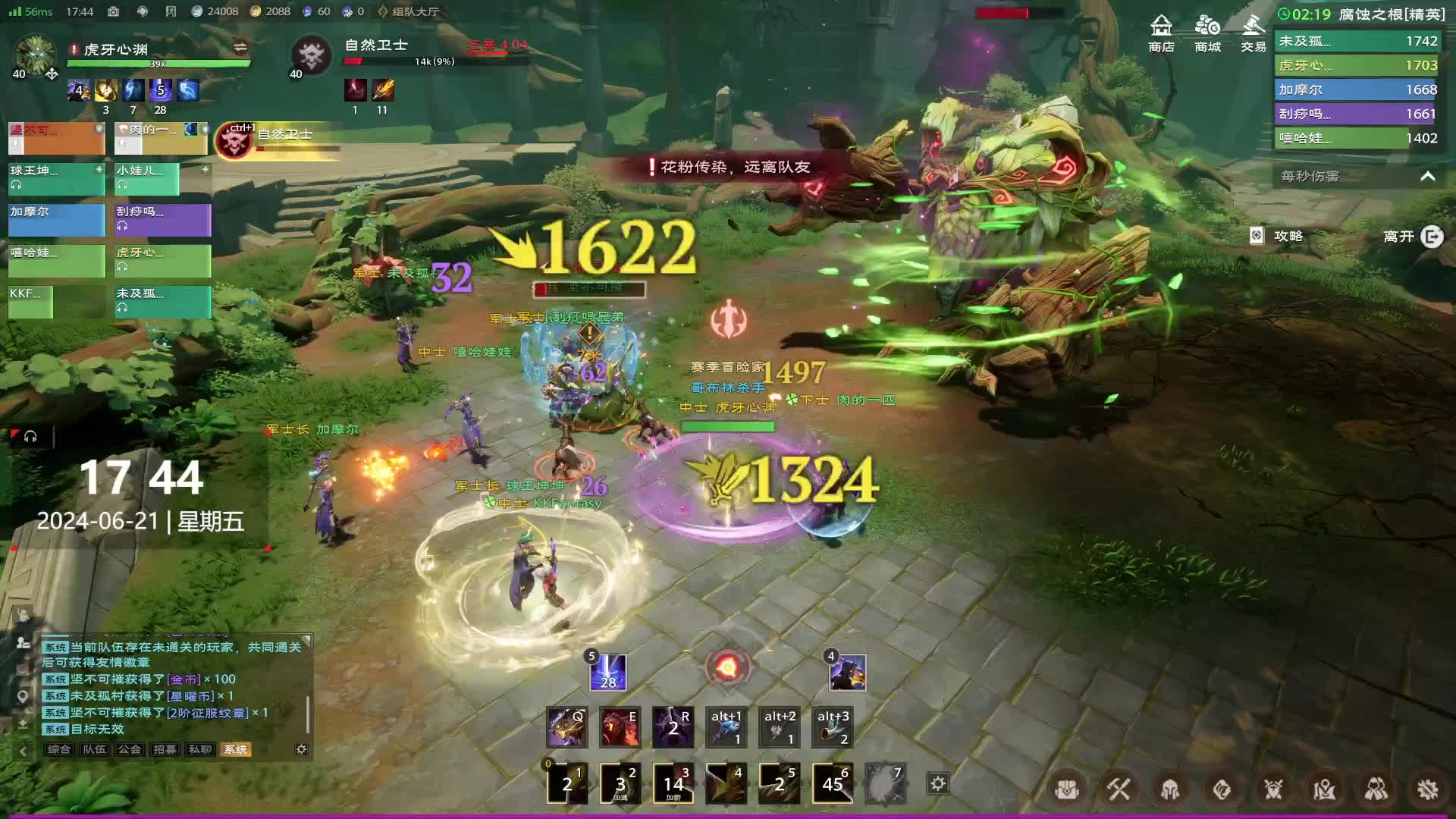Use the alt+1 fish item
This screenshot has width=1456, height=819.
726,726
